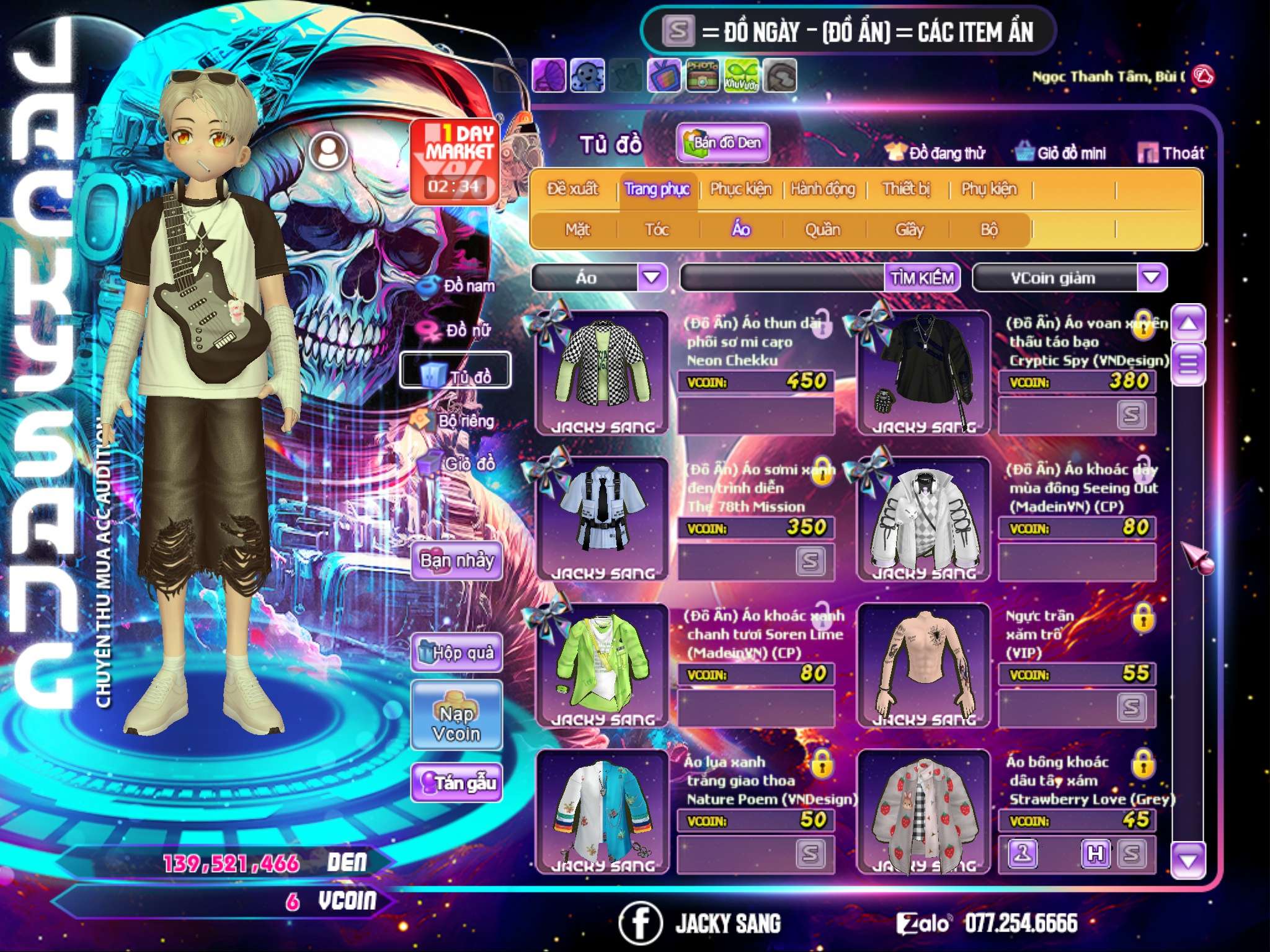Screen dimensions: 1270x952
Task: Switch to the Phục kiện tab
Action: 740,188
